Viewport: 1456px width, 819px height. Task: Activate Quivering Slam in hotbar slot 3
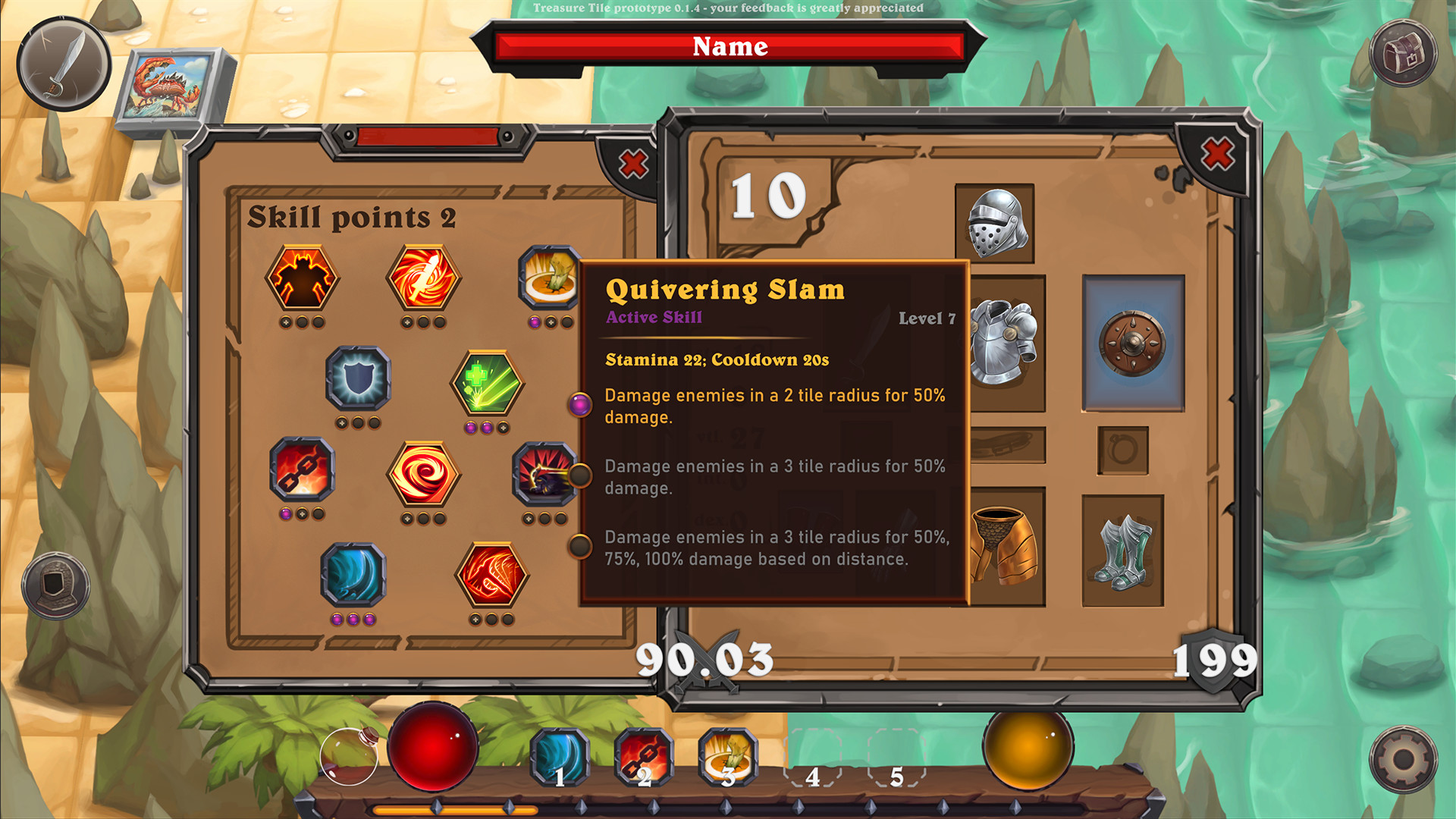click(x=730, y=756)
